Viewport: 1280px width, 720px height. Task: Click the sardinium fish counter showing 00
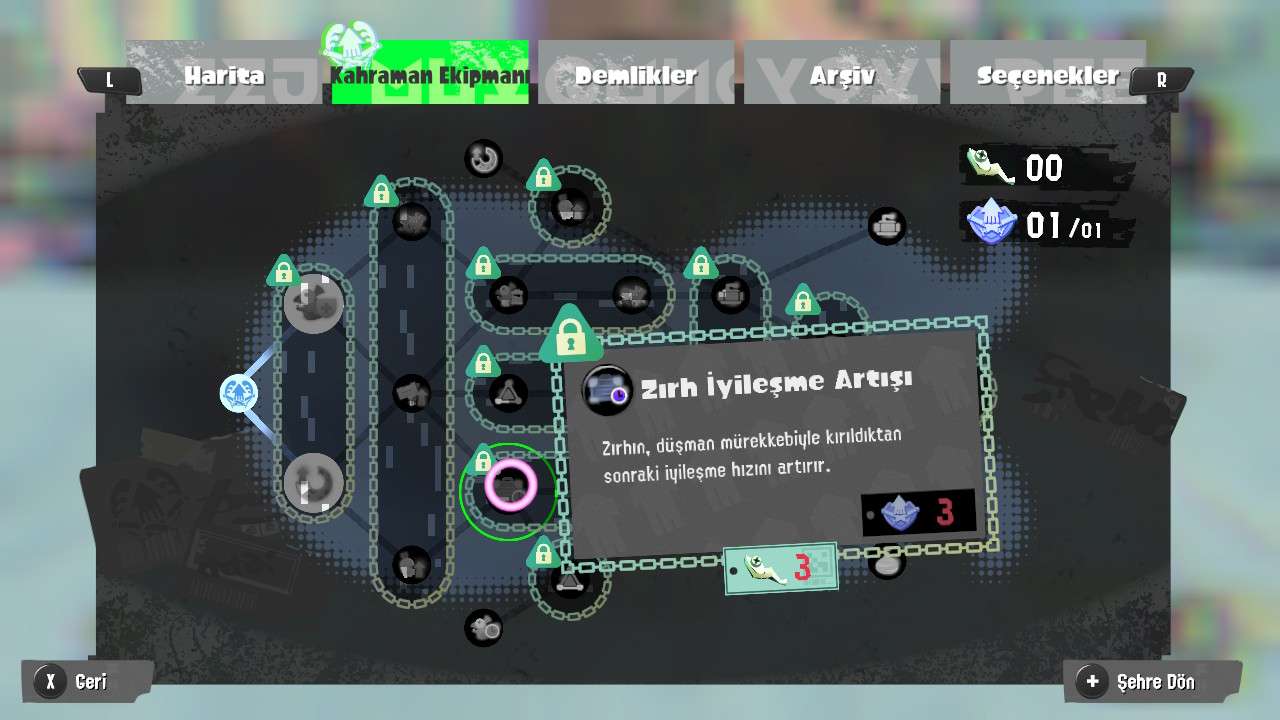tap(1010, 168)
